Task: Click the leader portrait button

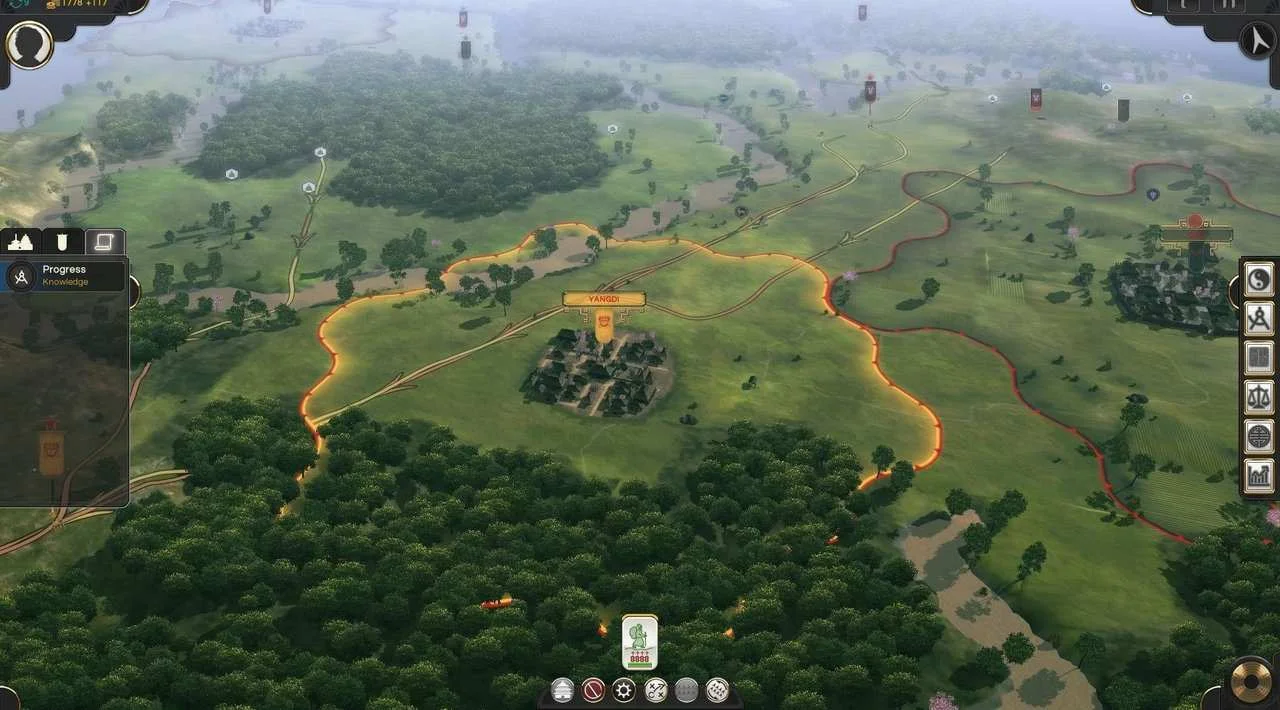Action: pyautogui.click(x=30, y=45)
